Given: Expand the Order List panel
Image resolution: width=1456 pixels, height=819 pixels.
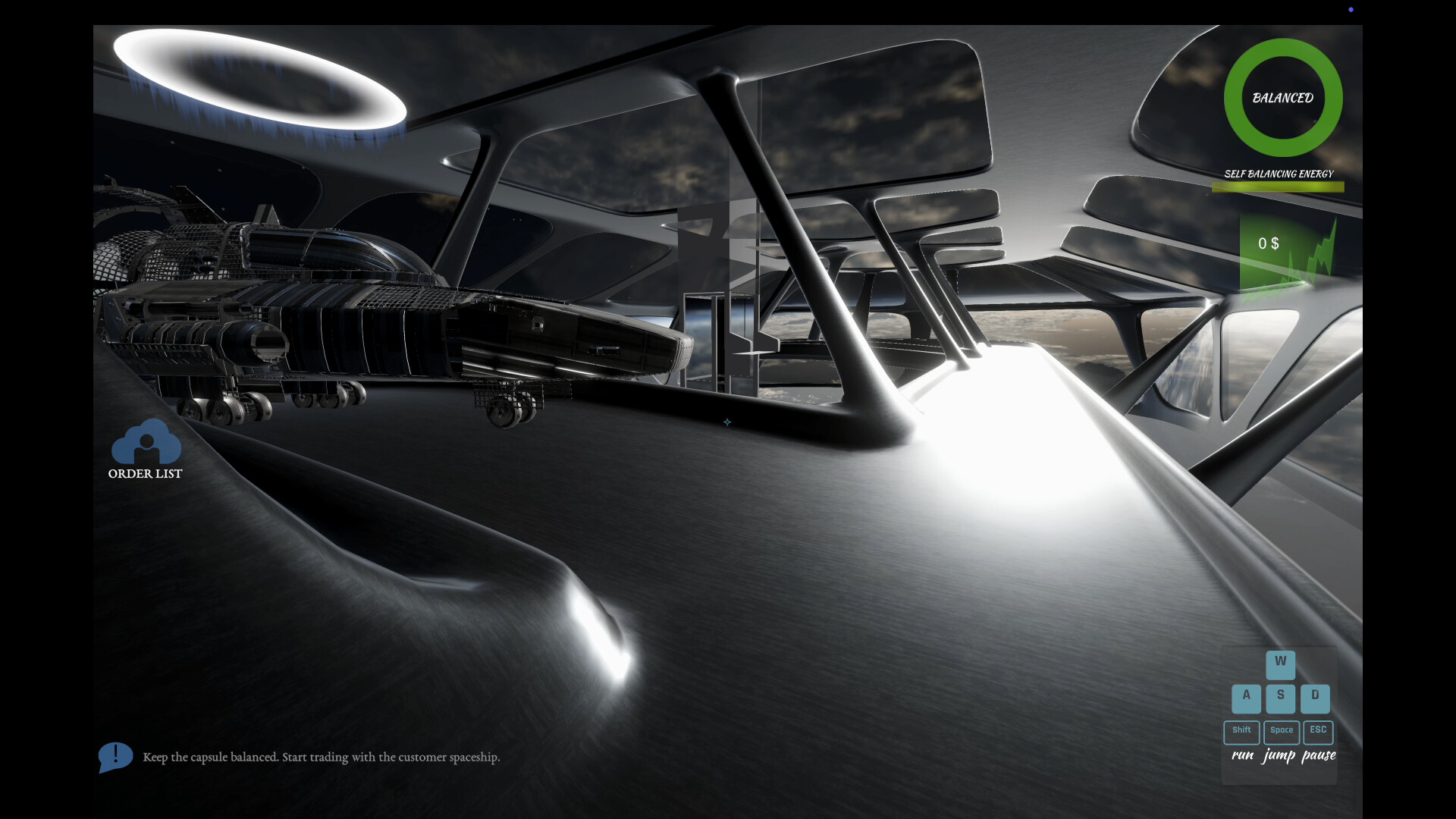Looking at the screenshot, I should click(146, 451).
